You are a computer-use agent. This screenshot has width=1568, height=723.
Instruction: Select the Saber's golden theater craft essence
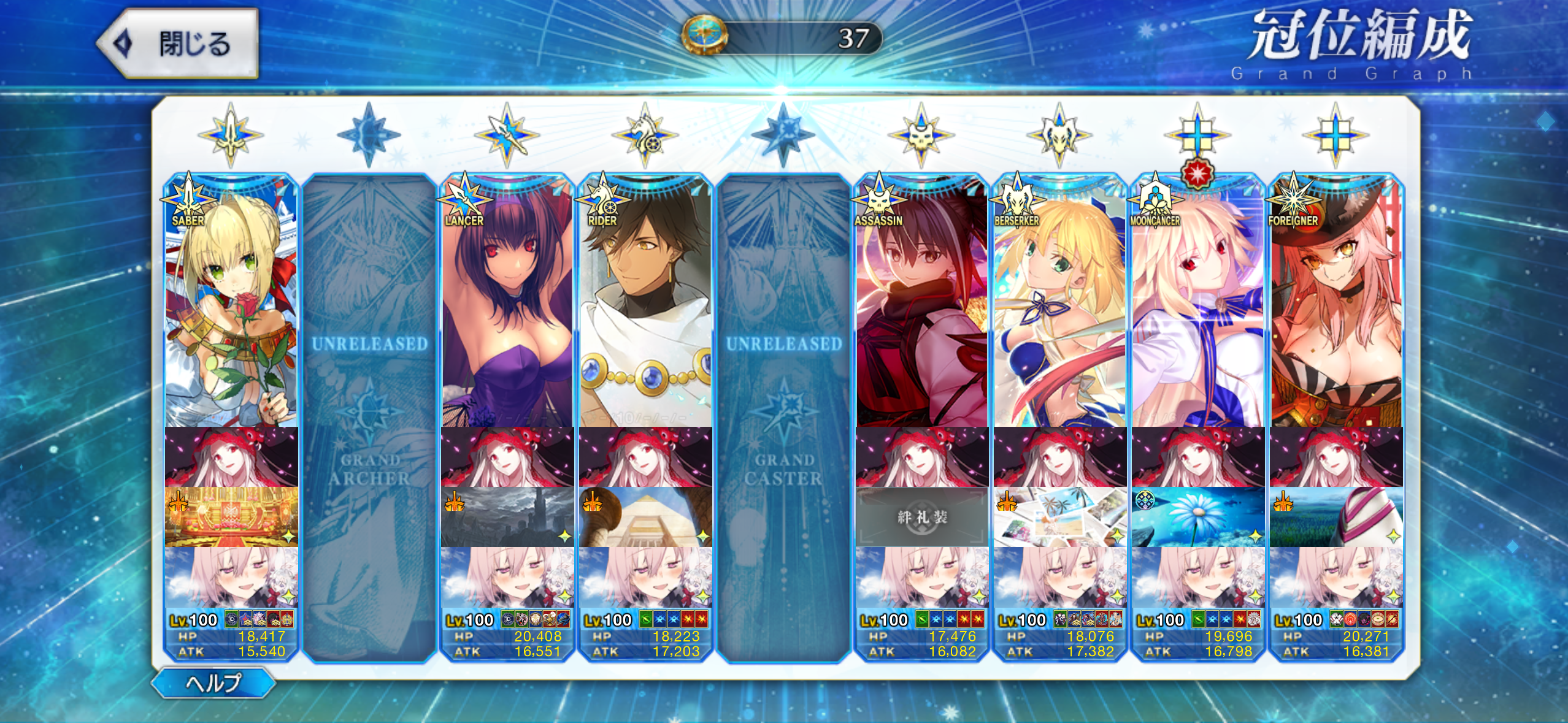(x=231, y=517)
